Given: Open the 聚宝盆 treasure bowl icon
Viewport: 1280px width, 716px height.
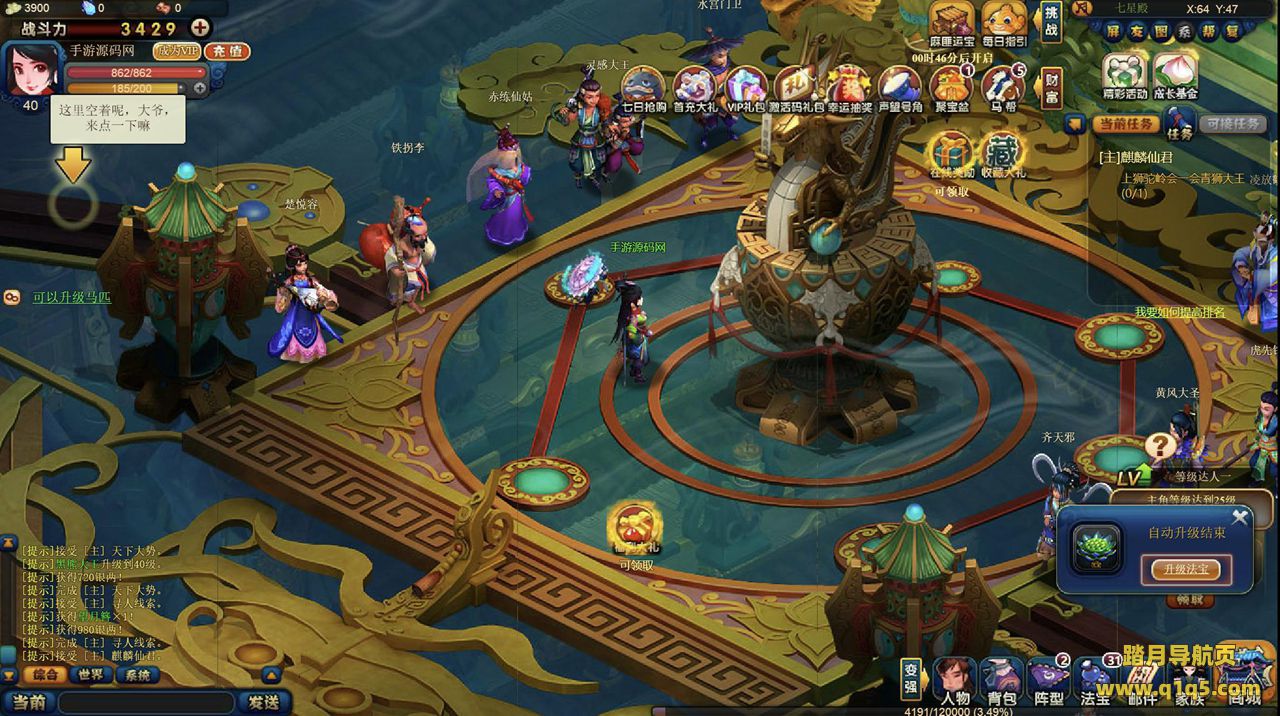Looking at the screenshot, I should pyautogui.click(x=951, y=87).
